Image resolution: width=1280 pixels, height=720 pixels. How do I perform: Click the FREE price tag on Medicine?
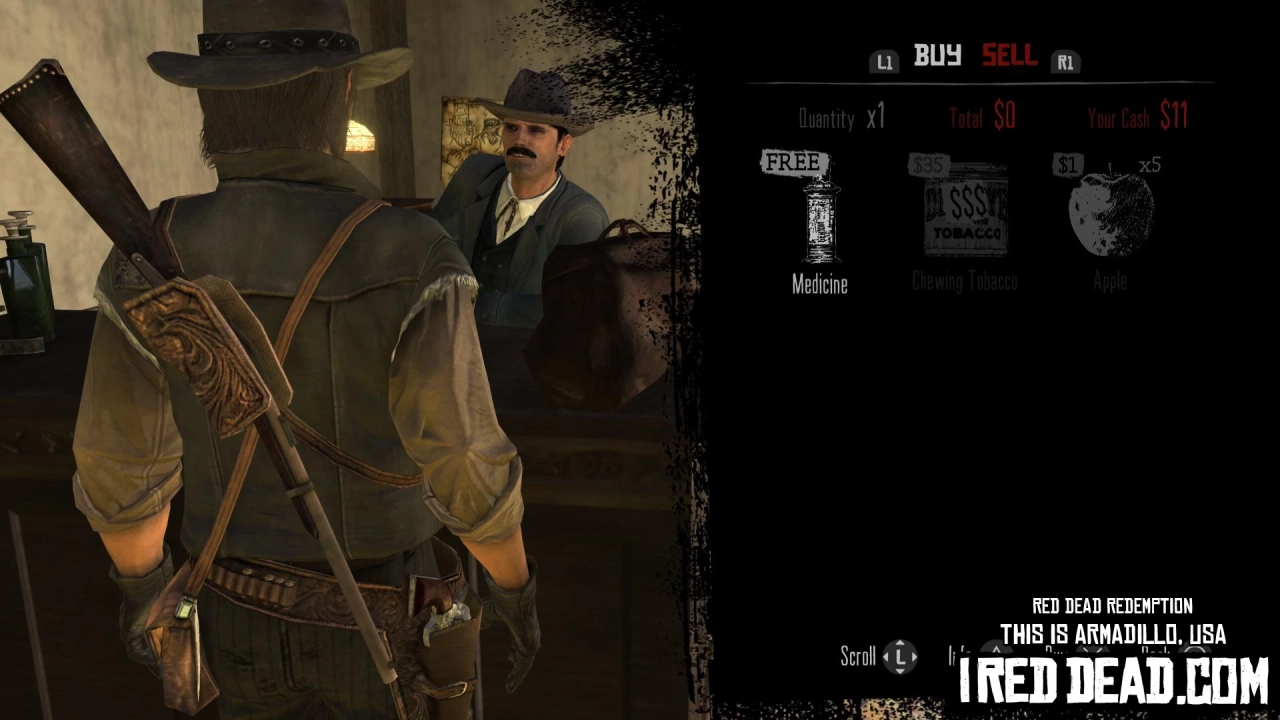coord(794,162)
